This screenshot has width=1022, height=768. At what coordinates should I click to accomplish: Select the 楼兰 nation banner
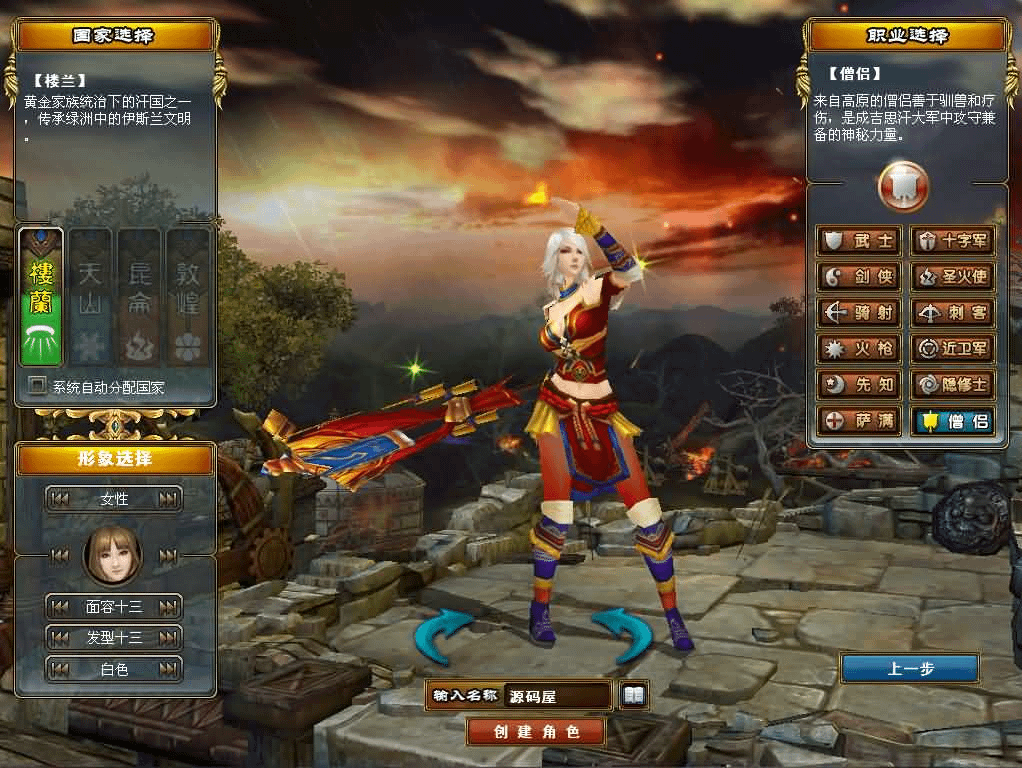pos(41,298)
